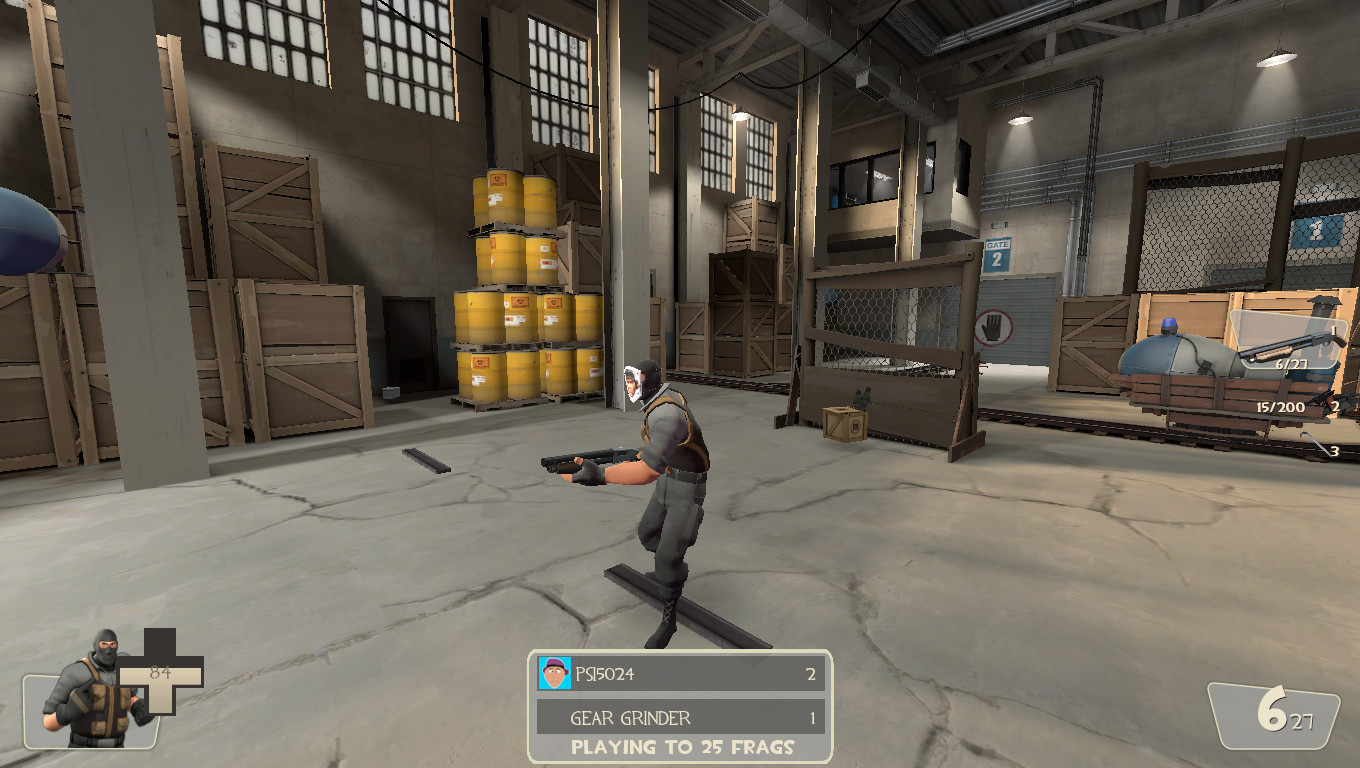Click the slot 3 number on weapon panel
Image resolution: width=1360 pixels, height=768 pixels.
[1335, 452]
